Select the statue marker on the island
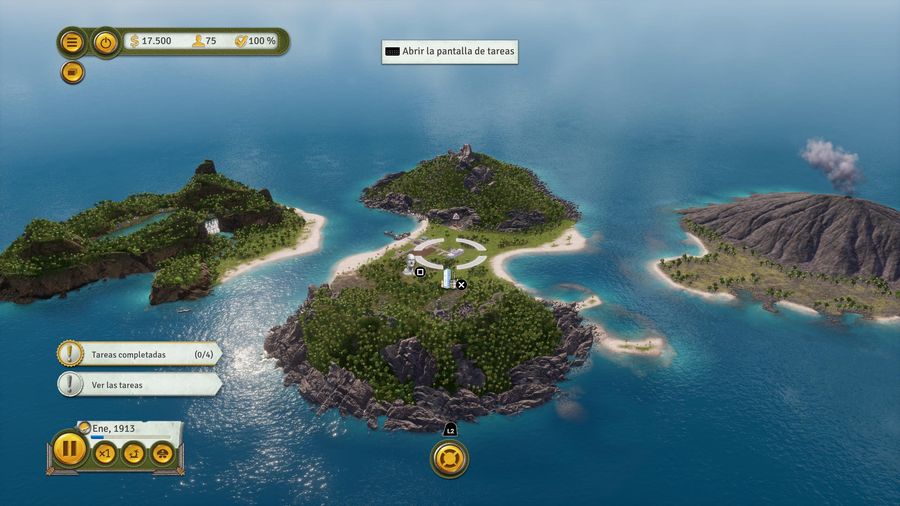Image resolution: width=900 pixels, height=506 pixels. (x=410, y=265)
